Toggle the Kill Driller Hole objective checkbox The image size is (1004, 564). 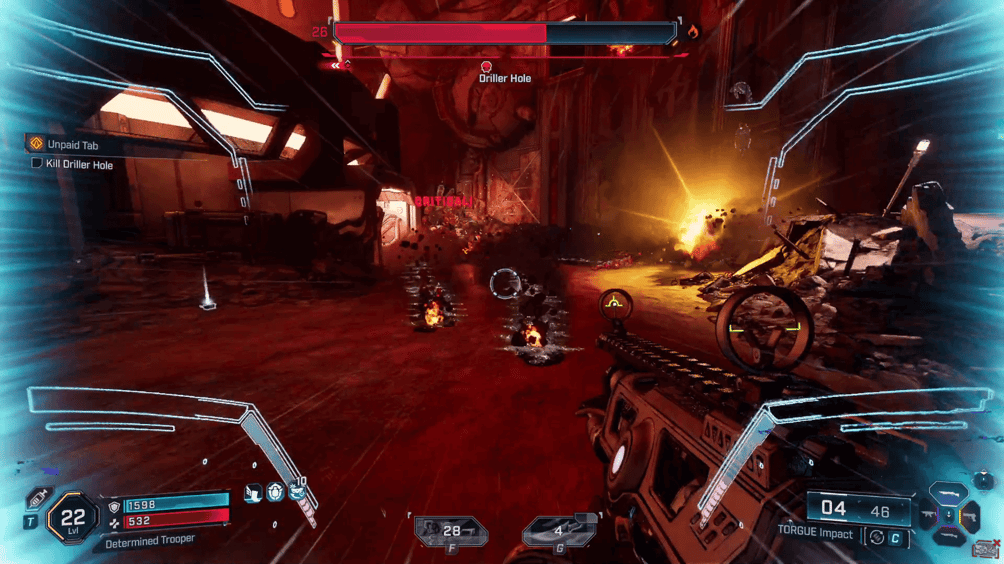[37, 163]
